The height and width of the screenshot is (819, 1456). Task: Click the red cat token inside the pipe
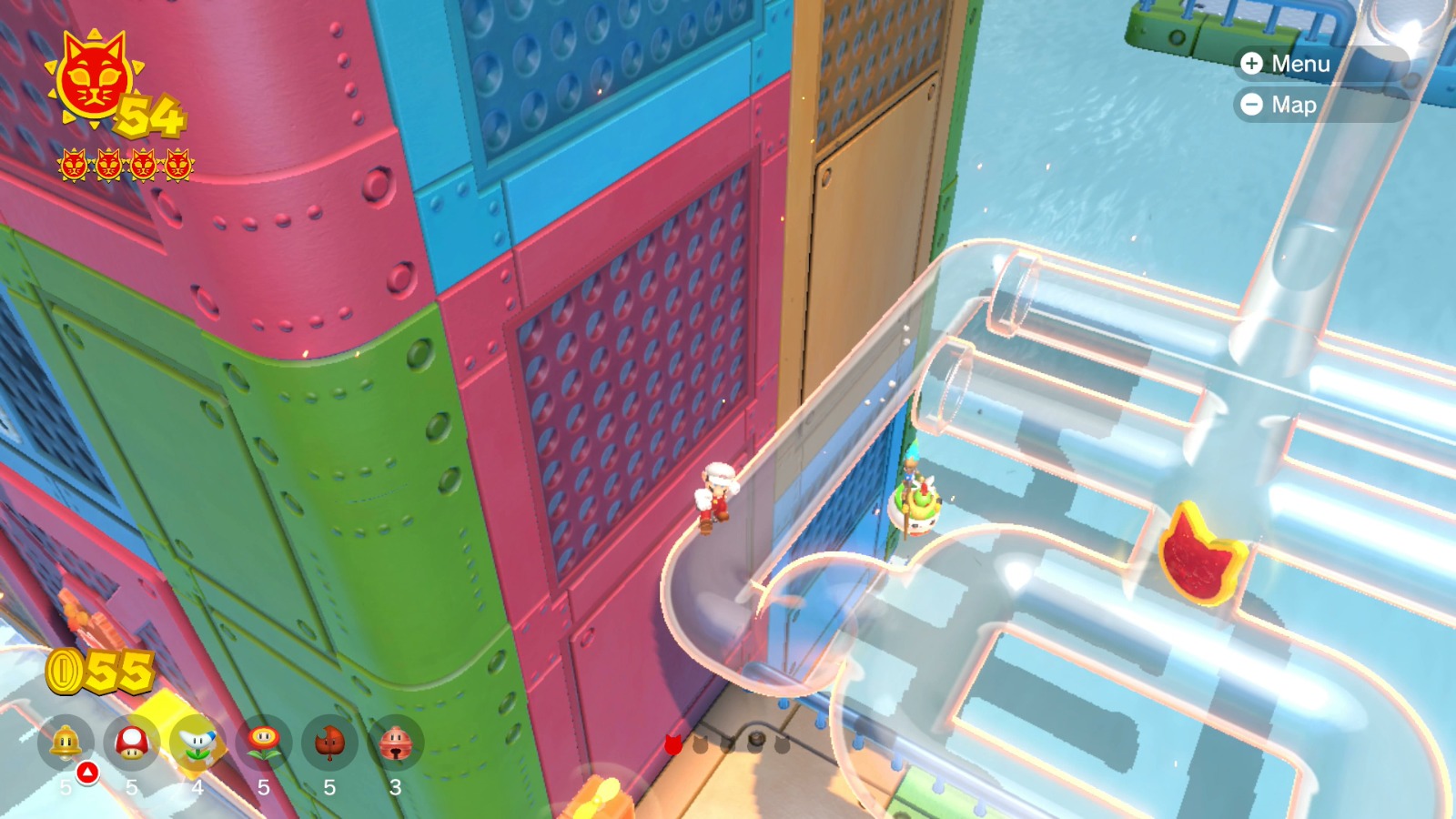1203,561
